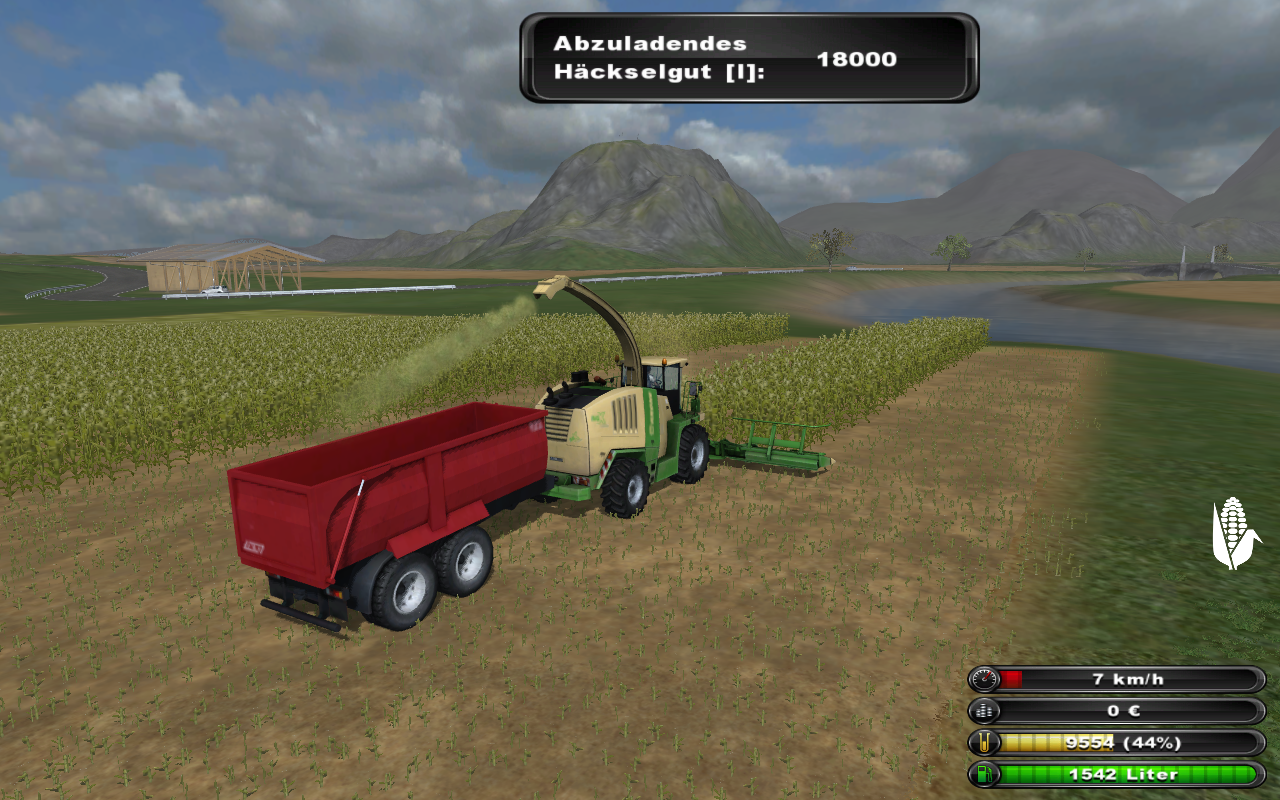Select the white corn cob crop icon
1280x800 pixels.
(x=1235, y=533)
